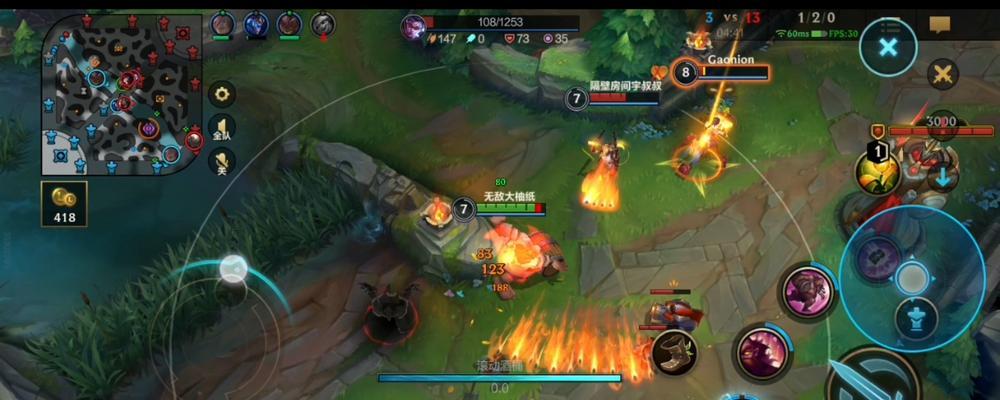Use the boots item slot

675,351
